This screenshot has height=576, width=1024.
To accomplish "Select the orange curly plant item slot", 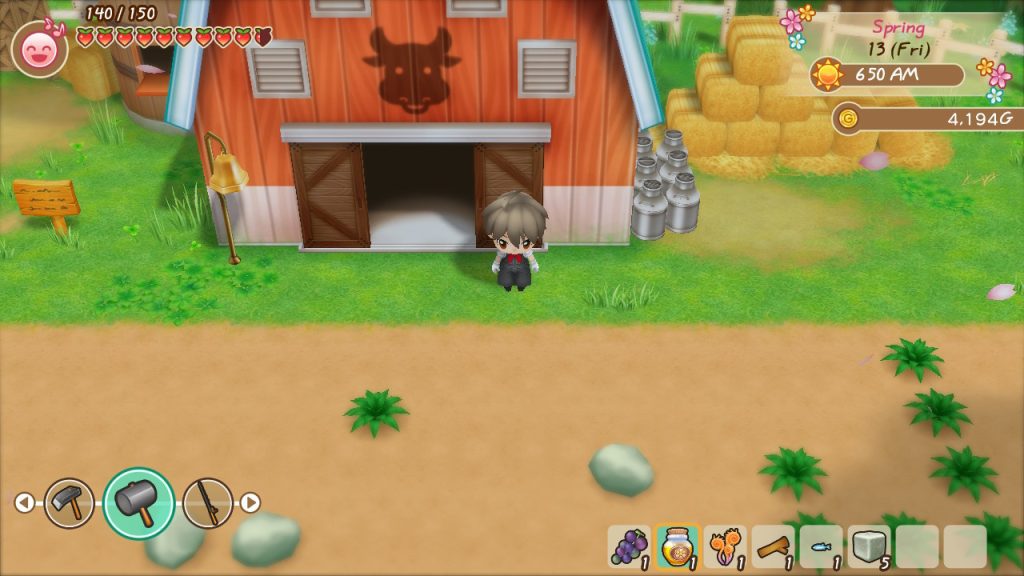I will point(725,547).
